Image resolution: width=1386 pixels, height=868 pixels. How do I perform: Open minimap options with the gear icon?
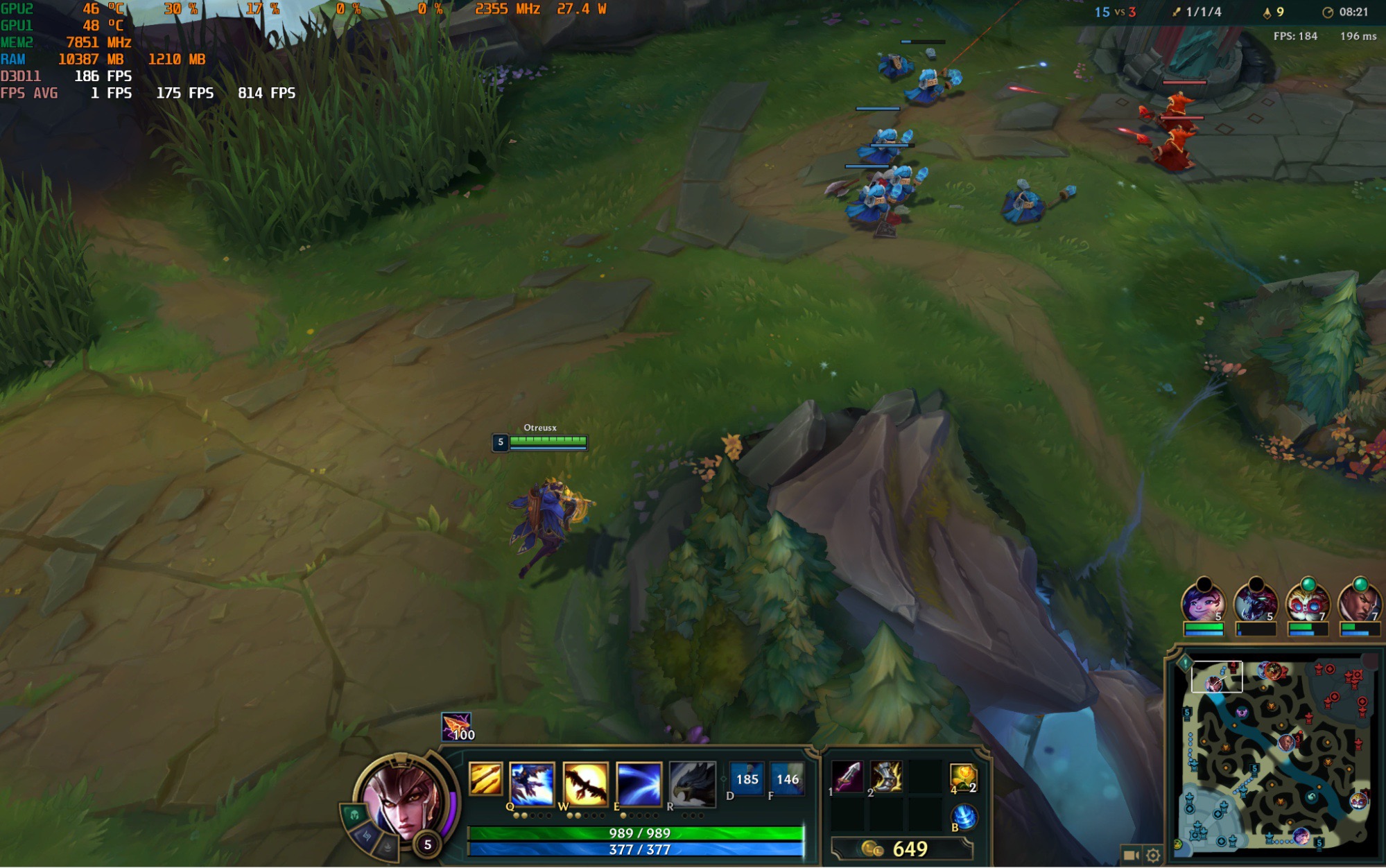point(1153,856)
